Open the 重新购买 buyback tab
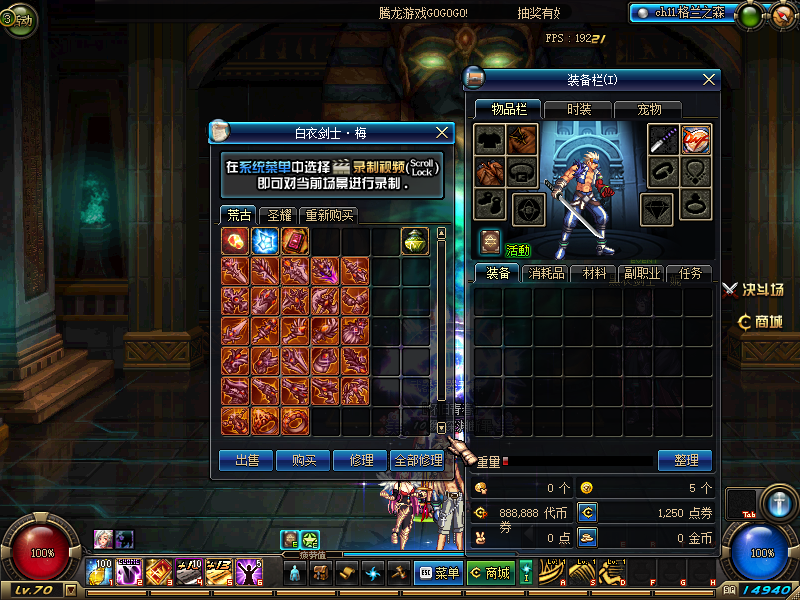800x600 pixels. click(x=328, y=215)
